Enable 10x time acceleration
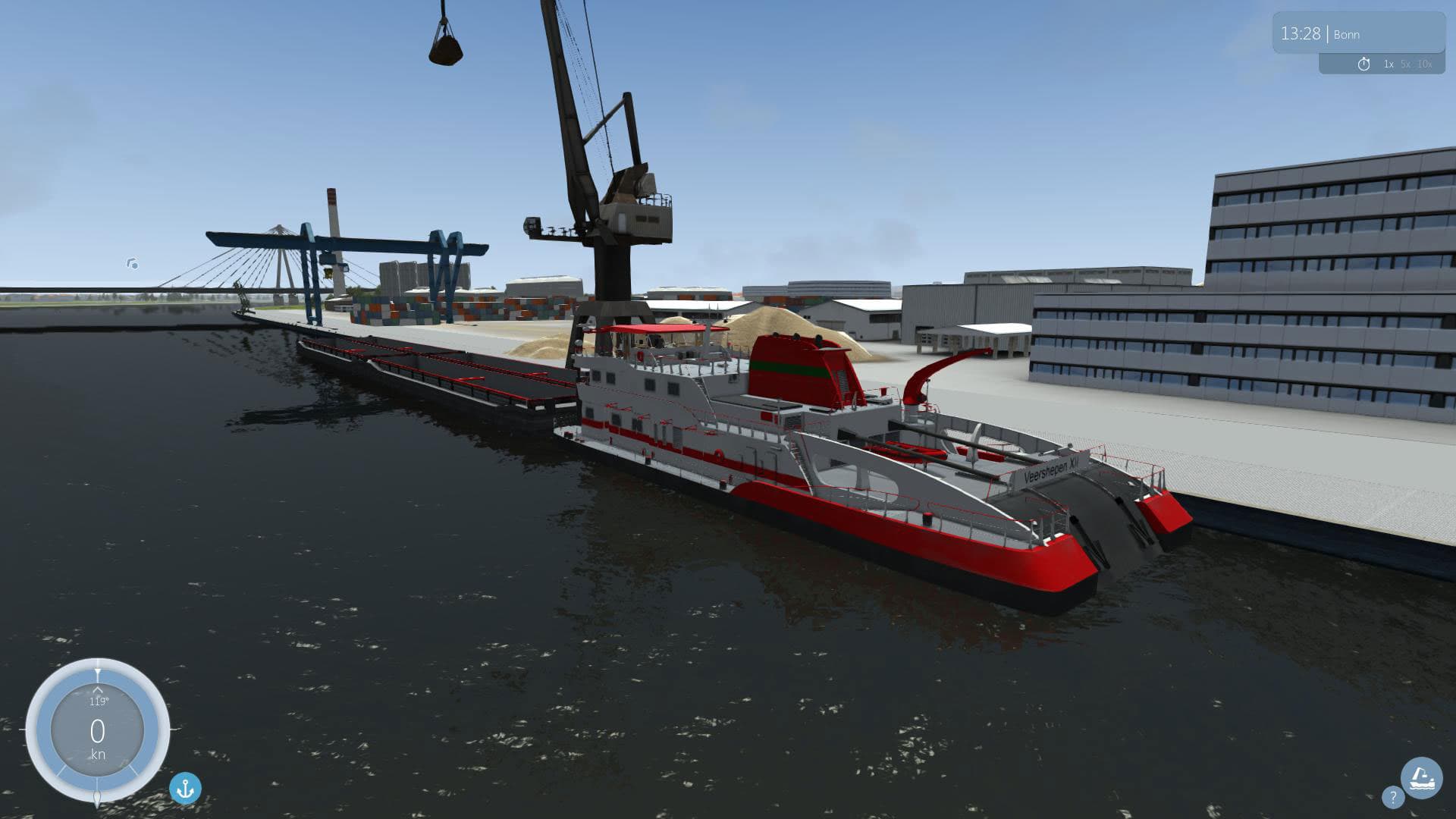The height and width of the screenshot is (819, 1456). (1425, 65)
